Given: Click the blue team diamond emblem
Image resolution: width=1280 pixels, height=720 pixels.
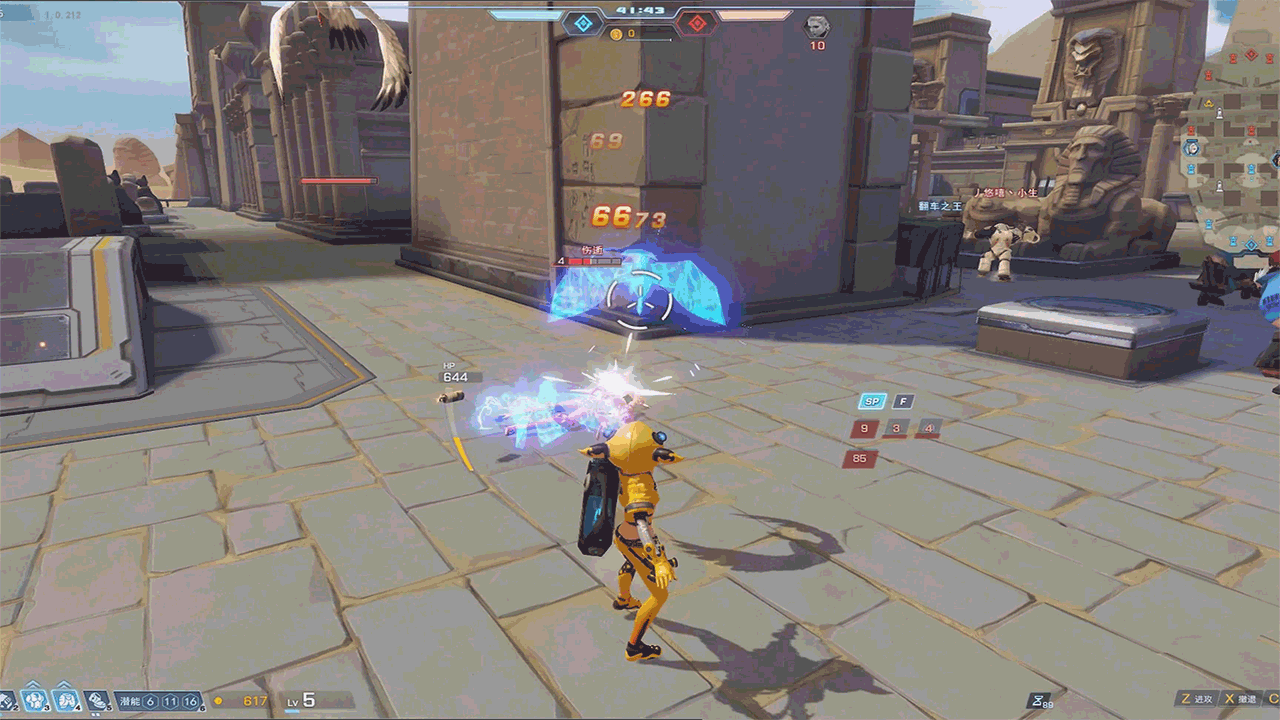Looking at the screenshot, I should (582, 22).
